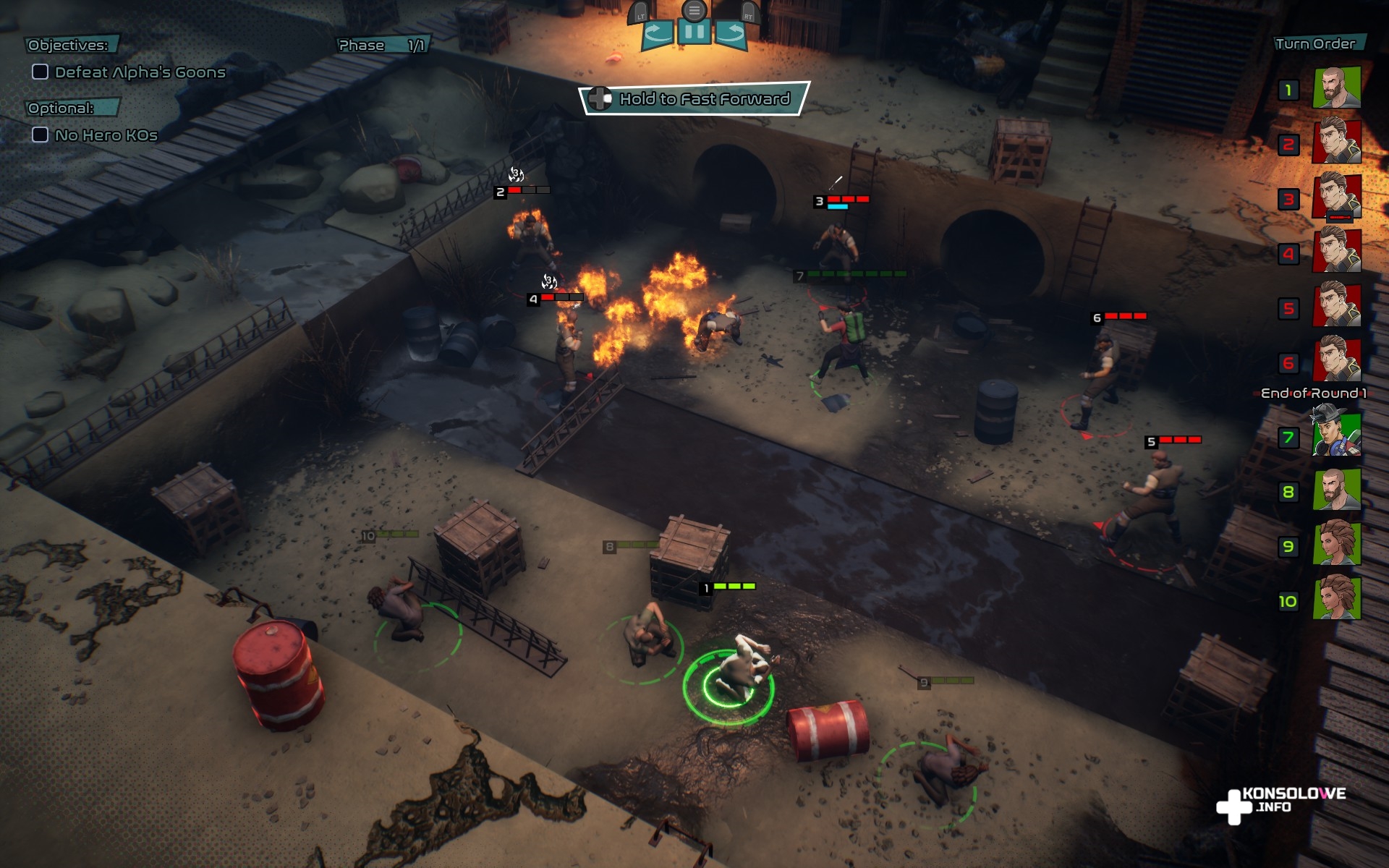This screenshot has height=868, width=1389.
Task: Select the hat-wearing hero portrait at turn 7
Action: click(1336, 434)
